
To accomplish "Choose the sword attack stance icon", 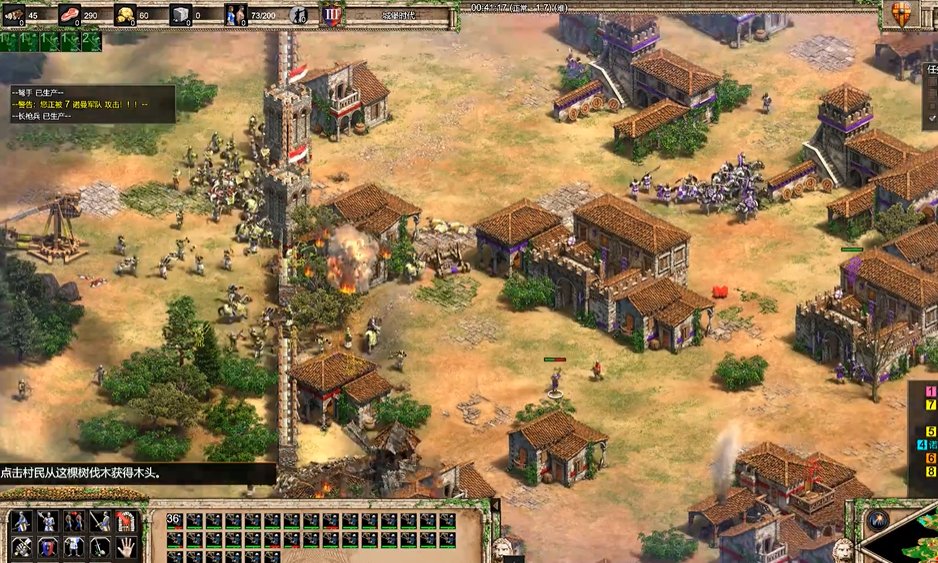I will pos(101,521).
